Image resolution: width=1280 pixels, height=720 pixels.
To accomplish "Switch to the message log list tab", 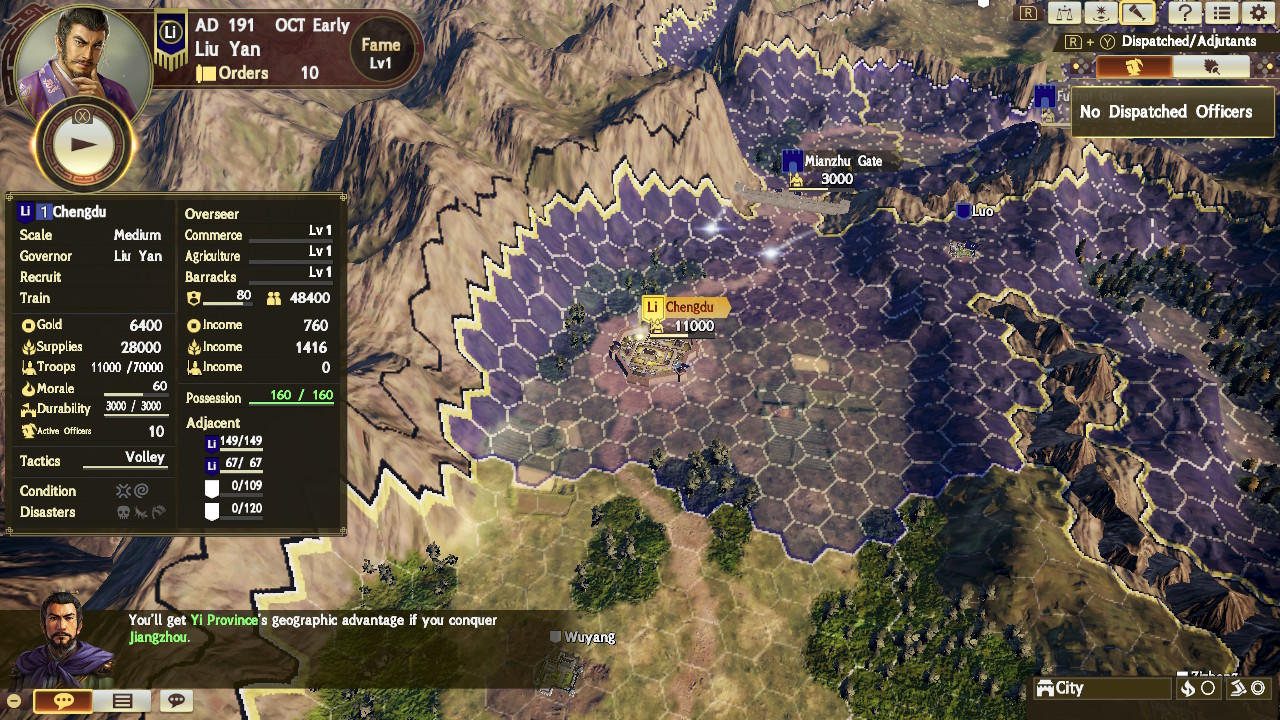I will [x=122, y=701].
